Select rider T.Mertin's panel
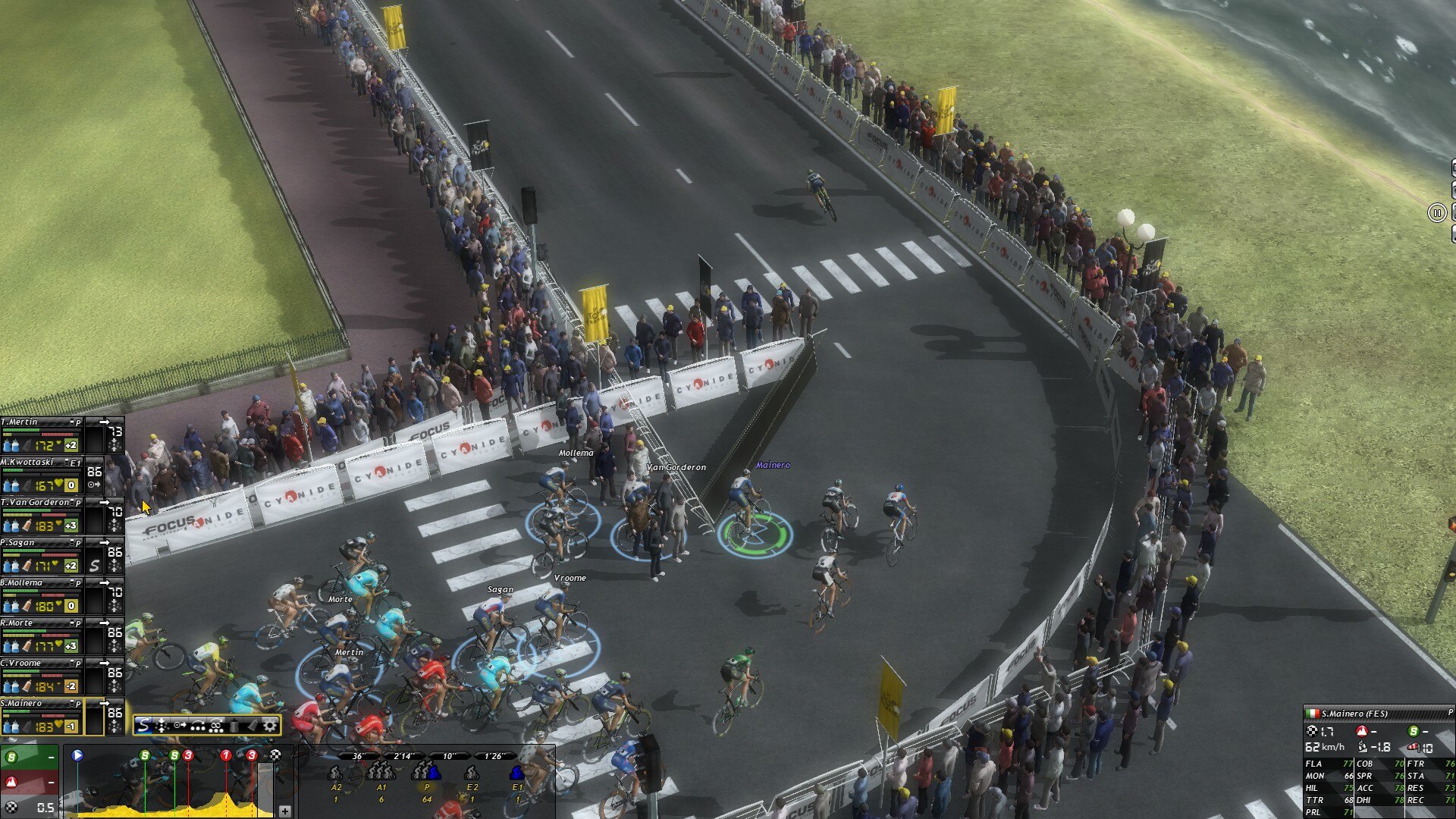Screen dimensions: 1456x819 pyautogui.click(x=42, y=435)
